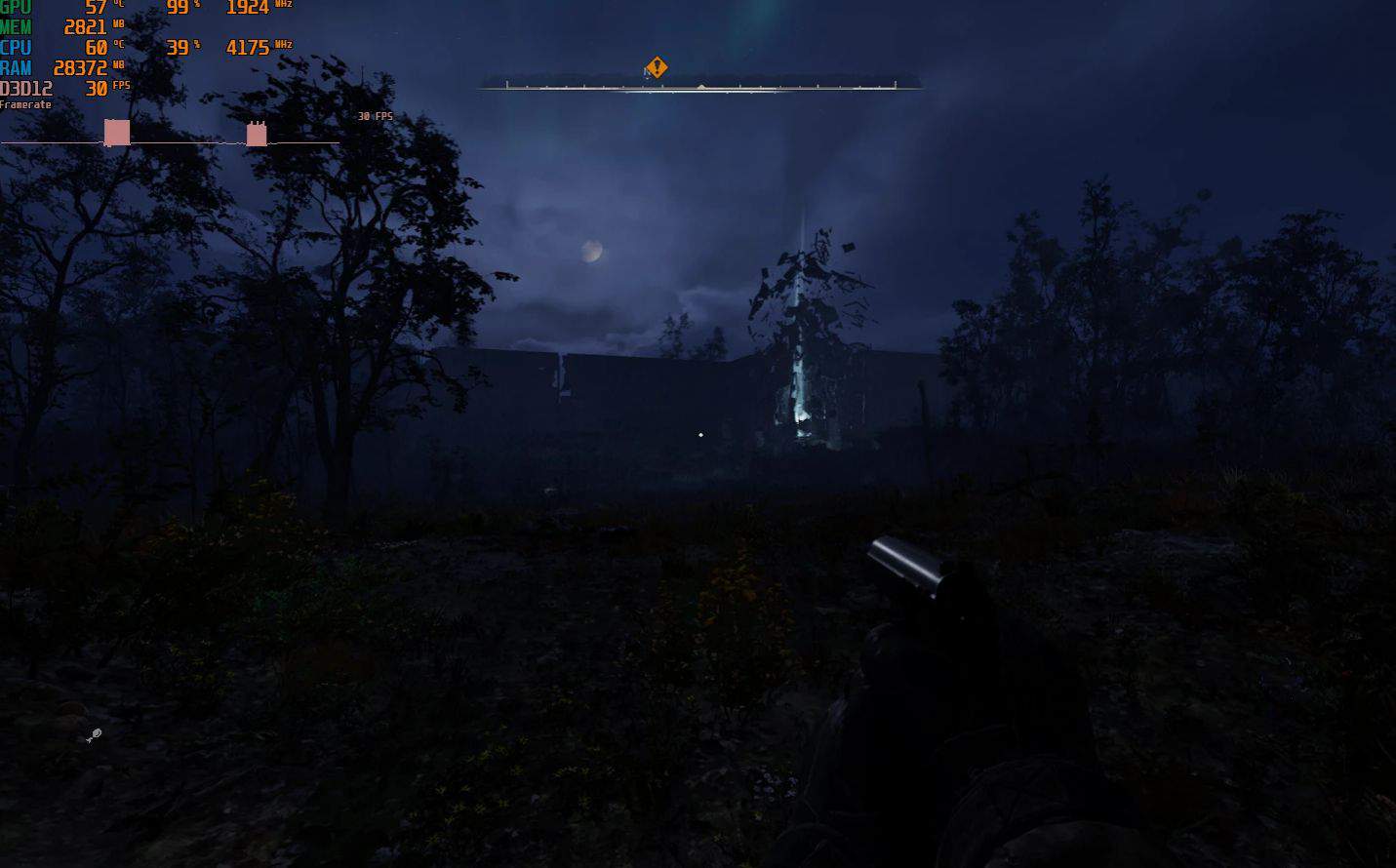
Task: Click the first pink spike on framerate graph
Action: (x=116, y=132)
